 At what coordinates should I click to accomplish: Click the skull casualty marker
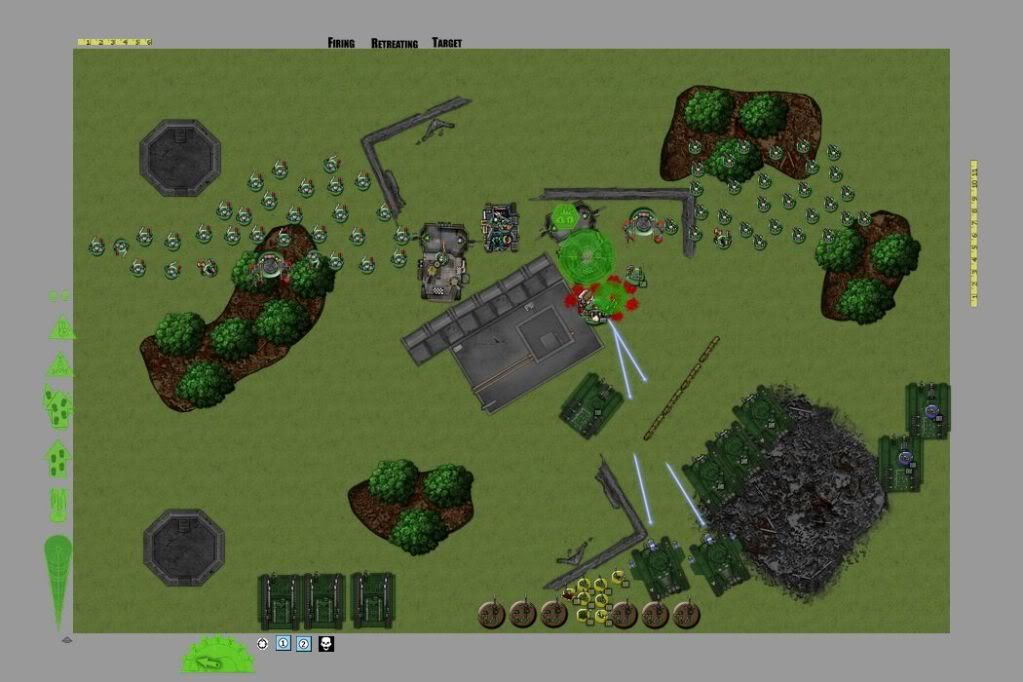click(326, 644)
